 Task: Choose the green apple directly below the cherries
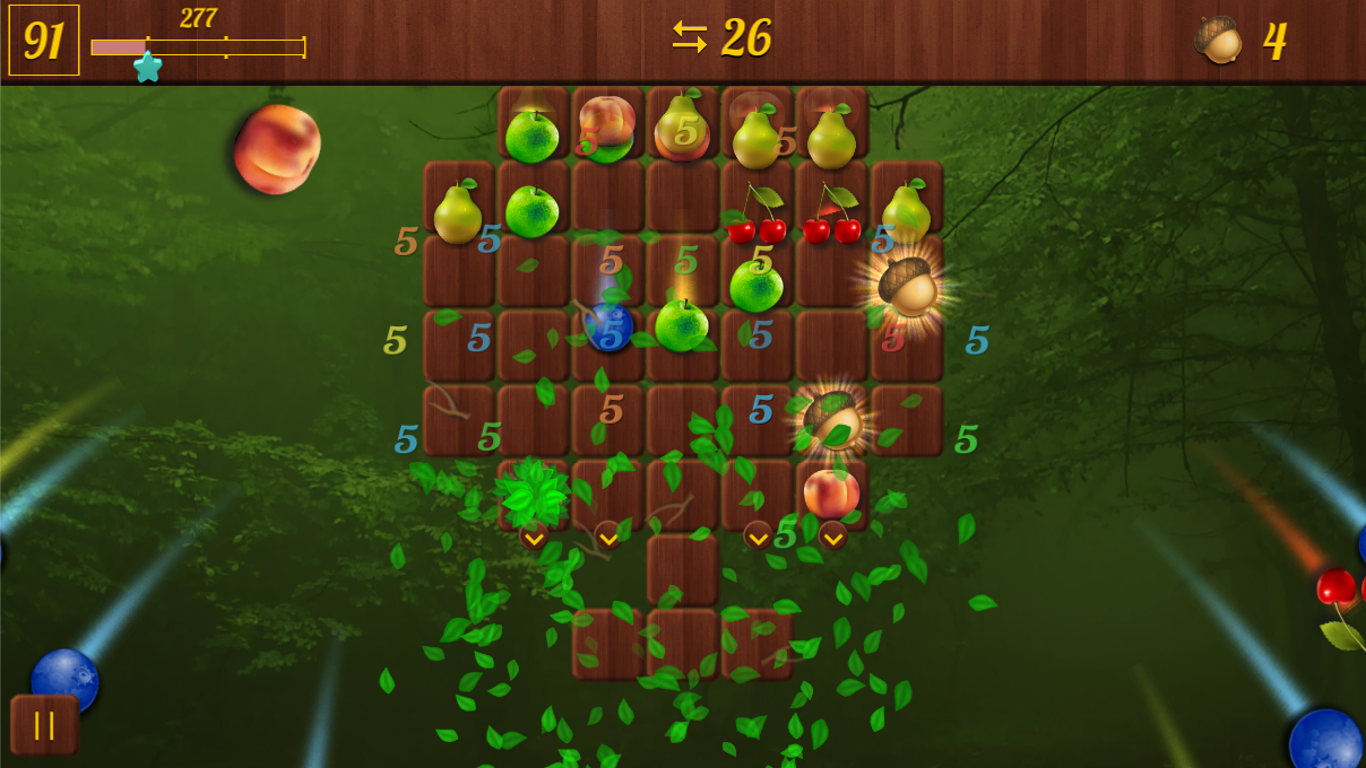(756, 287)
